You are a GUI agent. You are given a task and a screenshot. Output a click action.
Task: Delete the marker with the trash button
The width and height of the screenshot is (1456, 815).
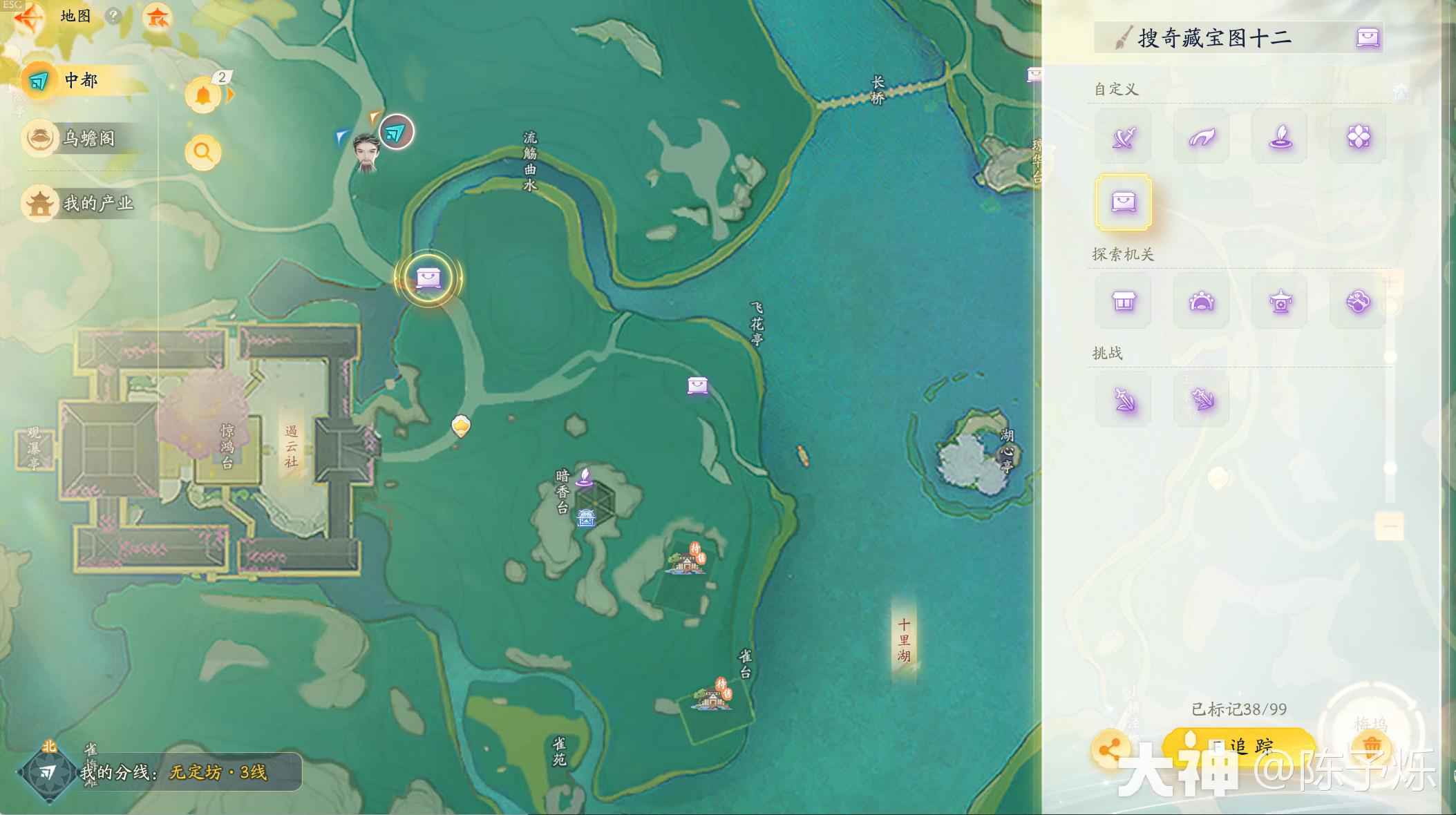(1371, 746)
